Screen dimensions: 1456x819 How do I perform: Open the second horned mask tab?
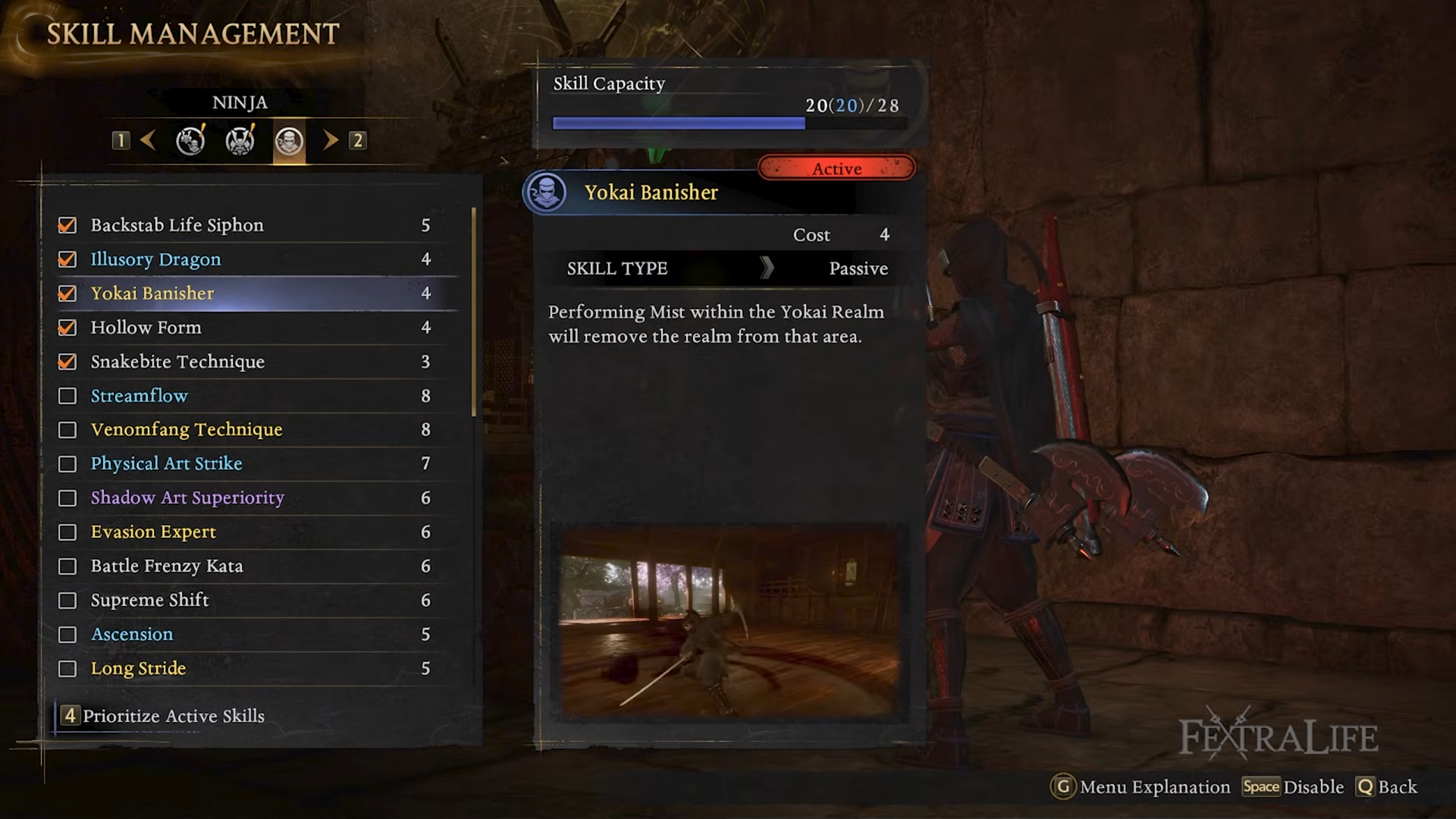pos(240,141)
